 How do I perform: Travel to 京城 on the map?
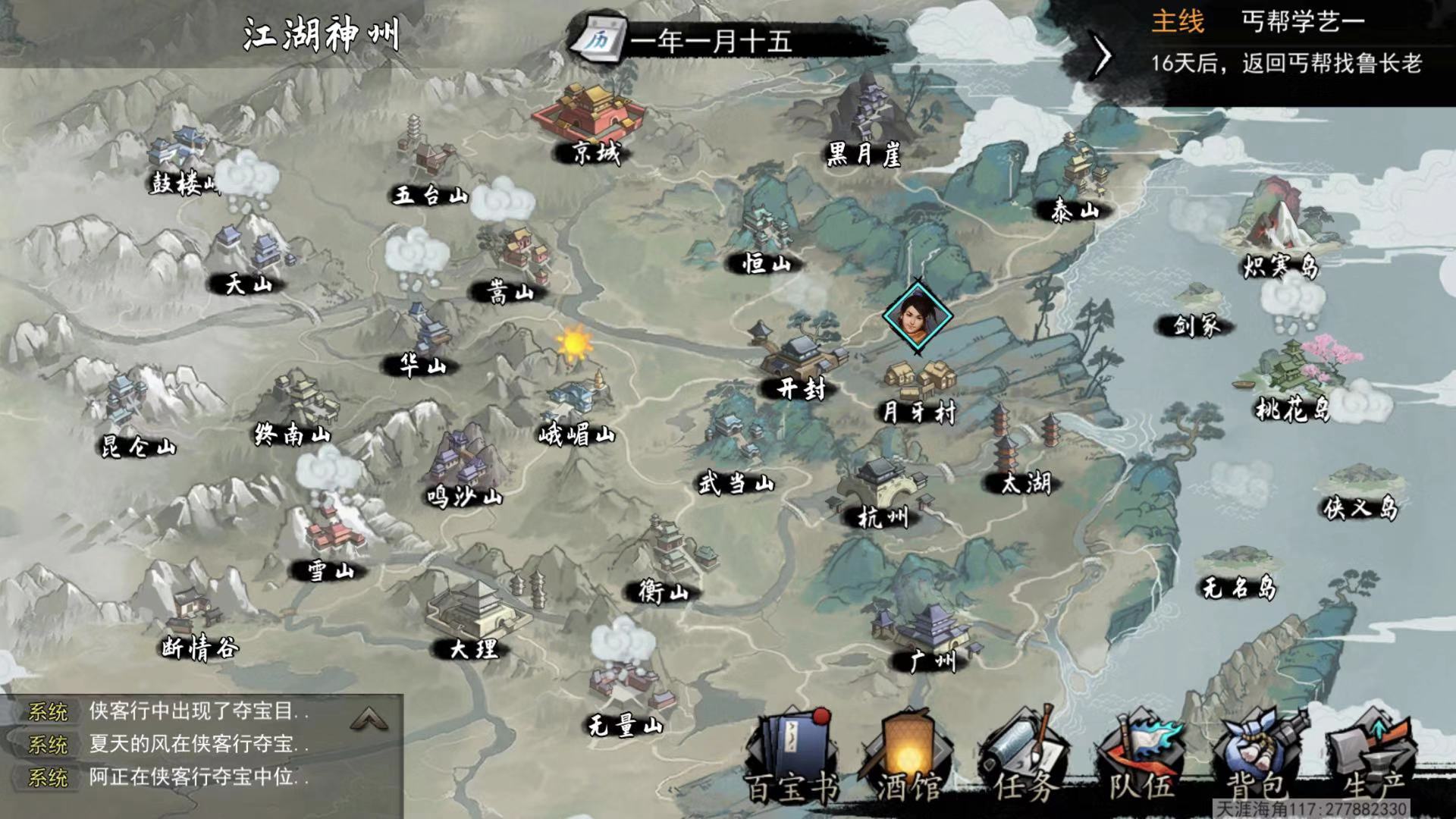(589, 121)
